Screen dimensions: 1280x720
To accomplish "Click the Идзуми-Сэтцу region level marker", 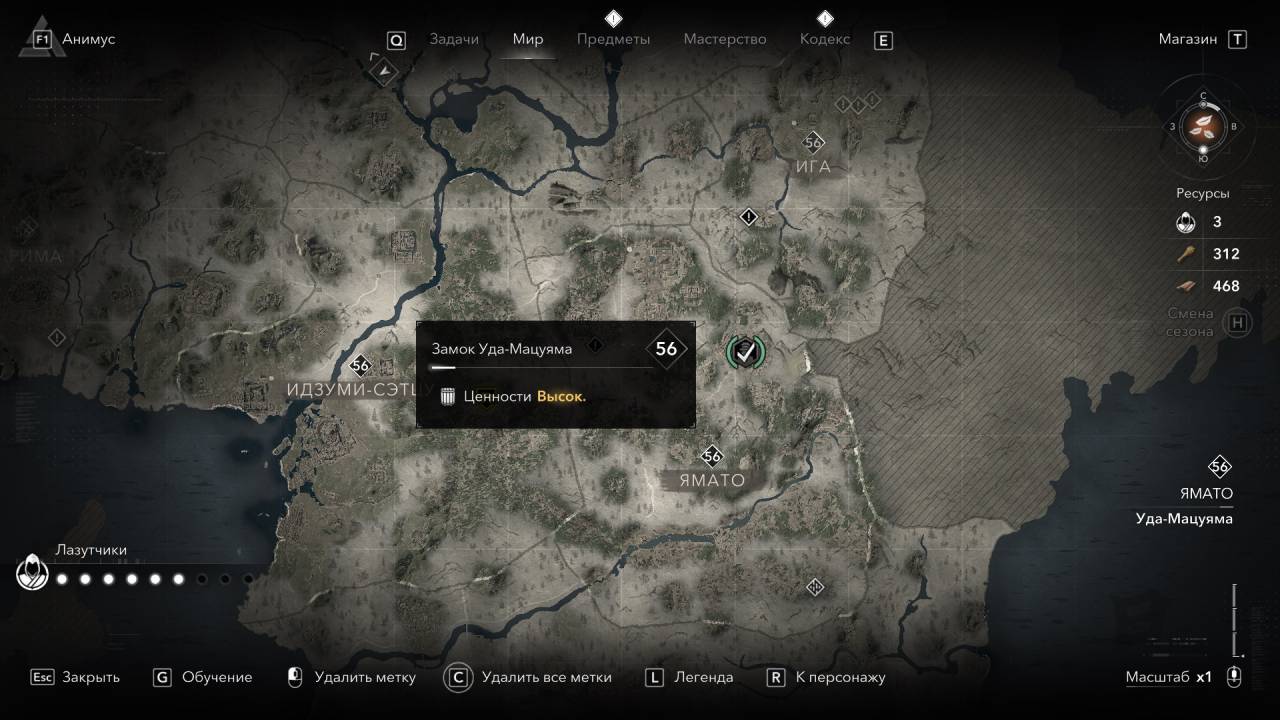I will click(361, 365).
